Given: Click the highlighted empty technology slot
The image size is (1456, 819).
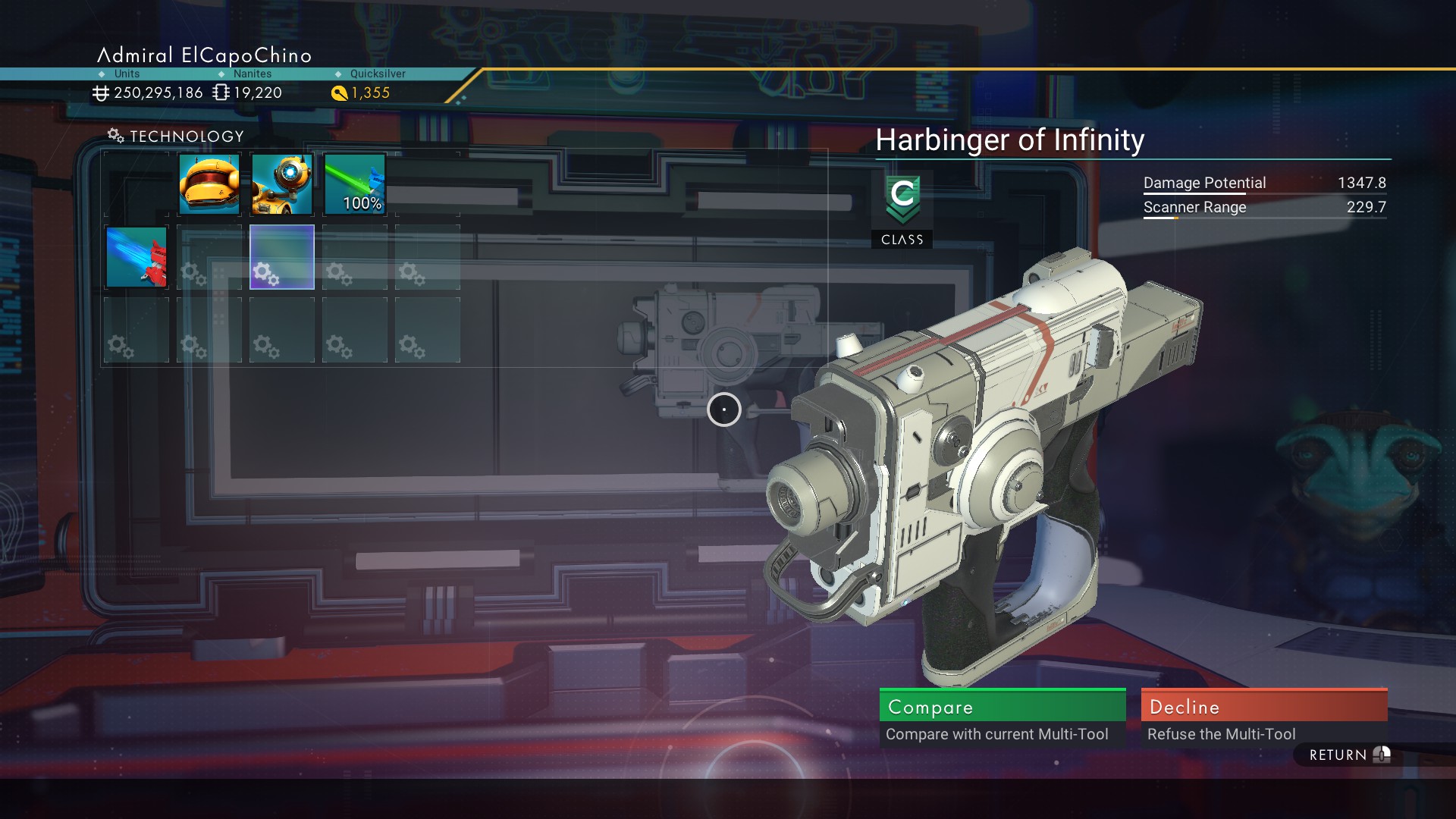Looking at the screenshot, I should pos(282,257).
